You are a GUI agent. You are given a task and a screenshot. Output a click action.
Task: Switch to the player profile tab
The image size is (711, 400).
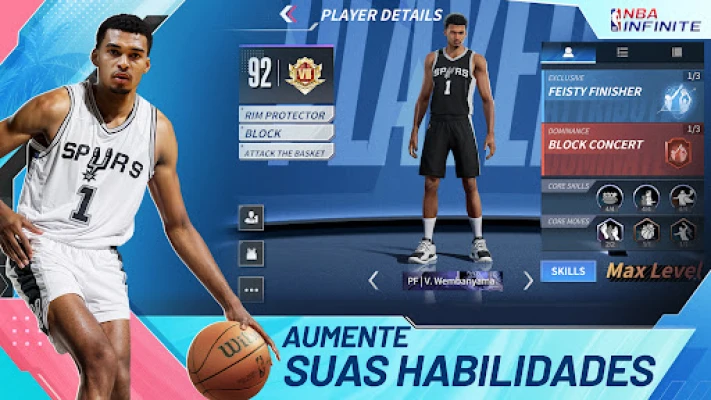[568, 51]
